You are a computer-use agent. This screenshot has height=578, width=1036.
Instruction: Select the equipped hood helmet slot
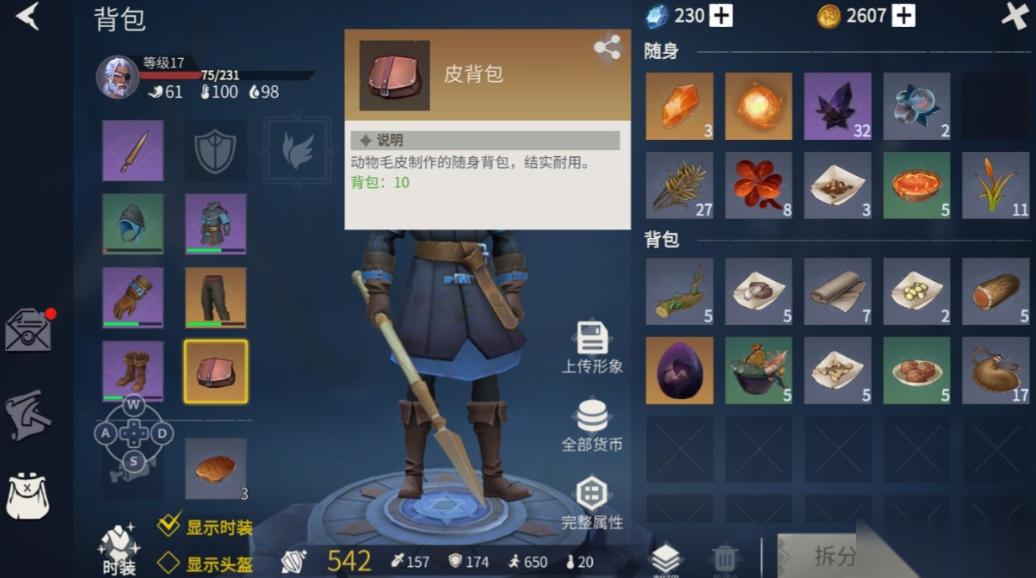click(x=133, y=224)
